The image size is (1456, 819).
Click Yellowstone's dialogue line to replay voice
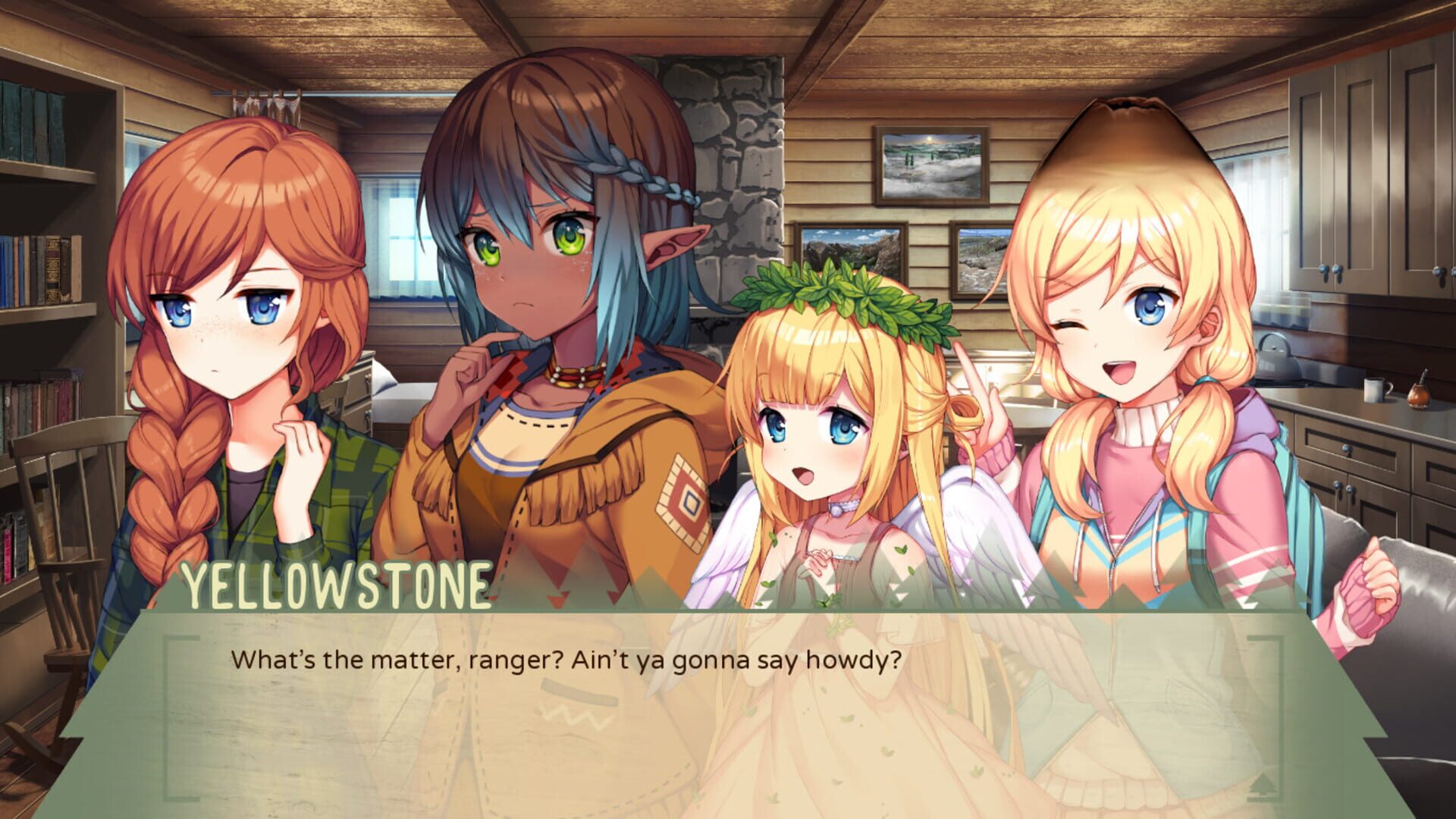coord(567,661)
